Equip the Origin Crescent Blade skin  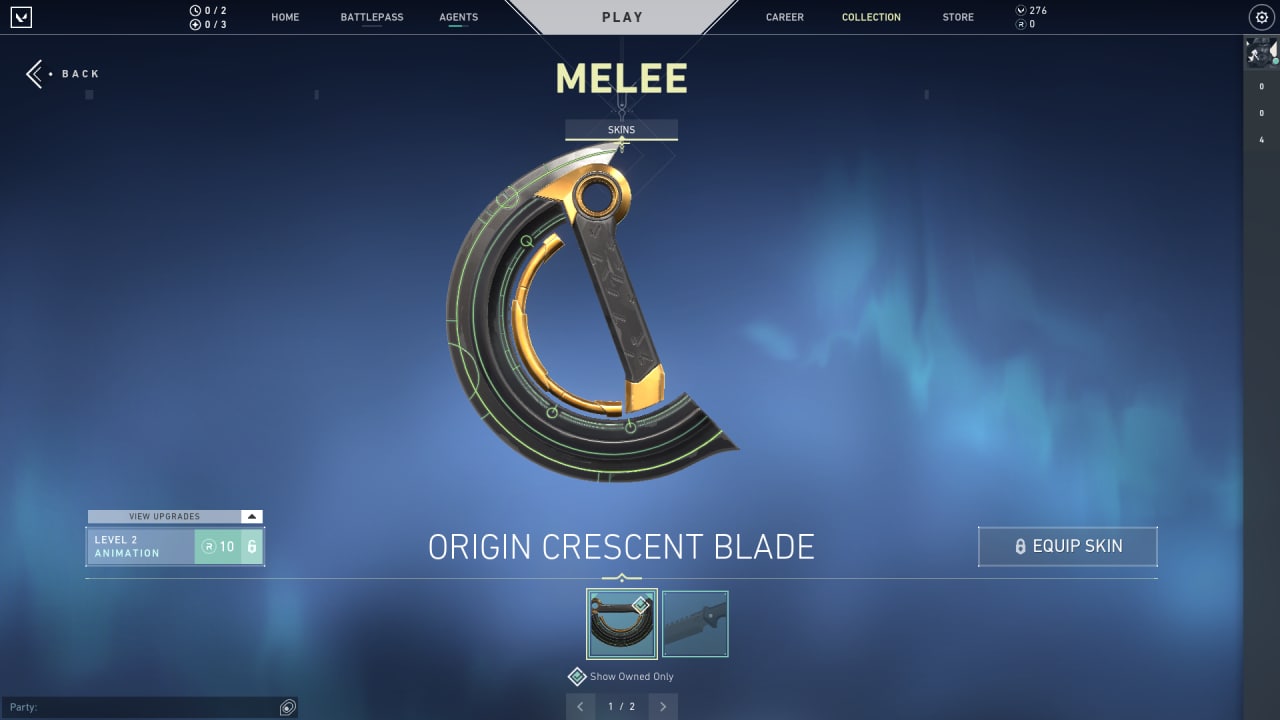point(1067,547)
